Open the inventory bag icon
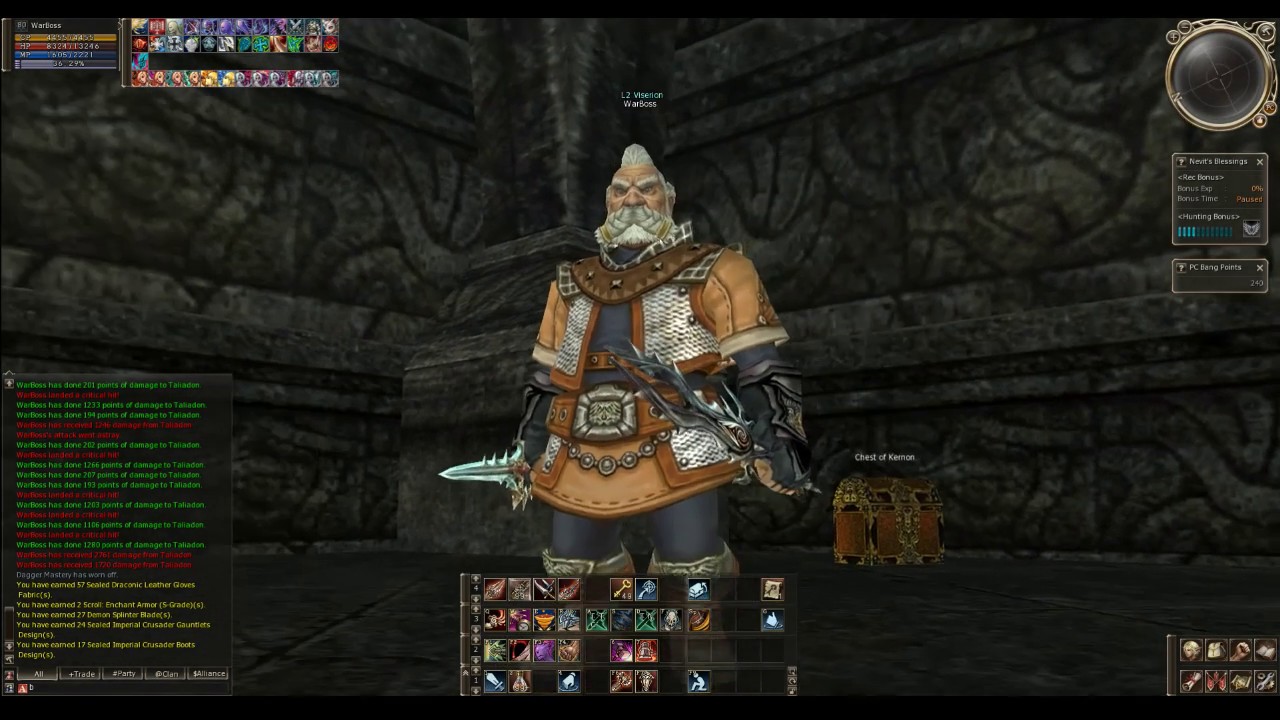1280x720 pixels. pos(1216,651)
